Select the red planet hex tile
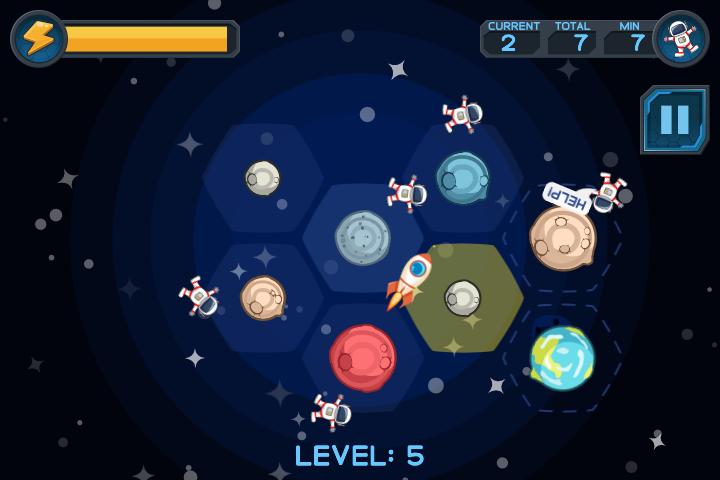This screenshot has width=720, height=480. pyautogui.click(x=362, y=357)
